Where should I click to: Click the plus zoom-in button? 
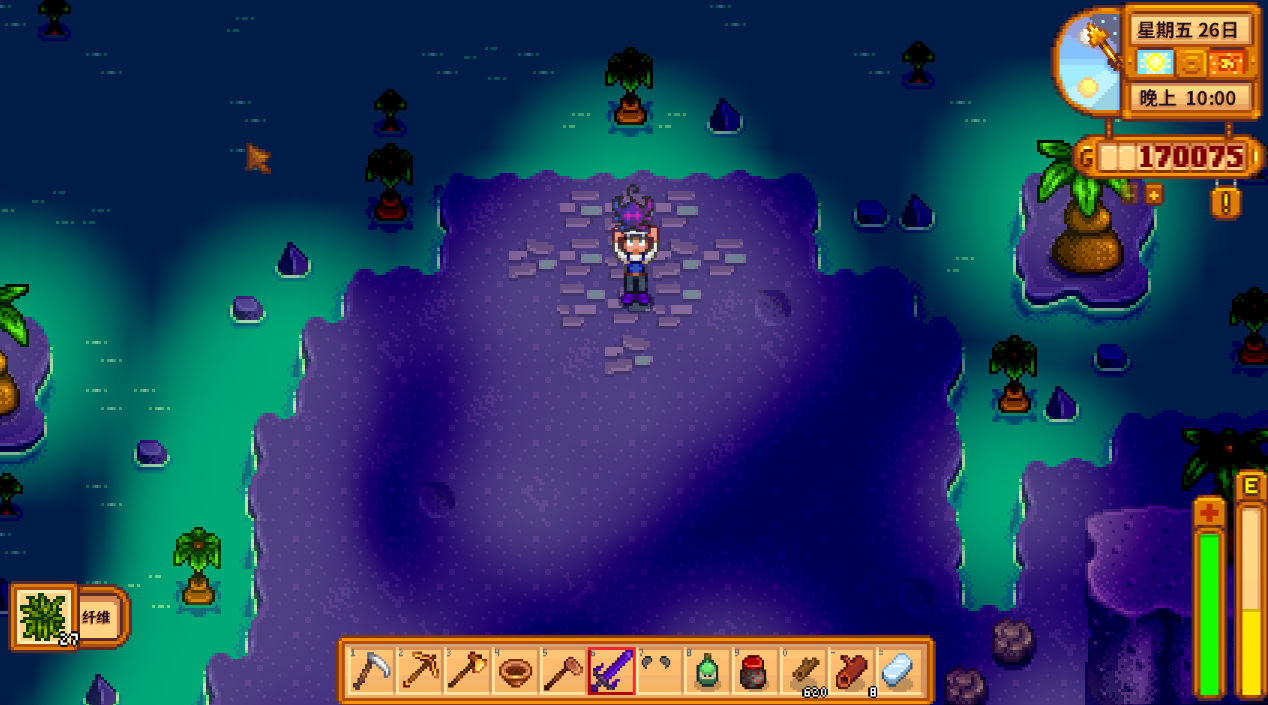(x=1153, y=195)
